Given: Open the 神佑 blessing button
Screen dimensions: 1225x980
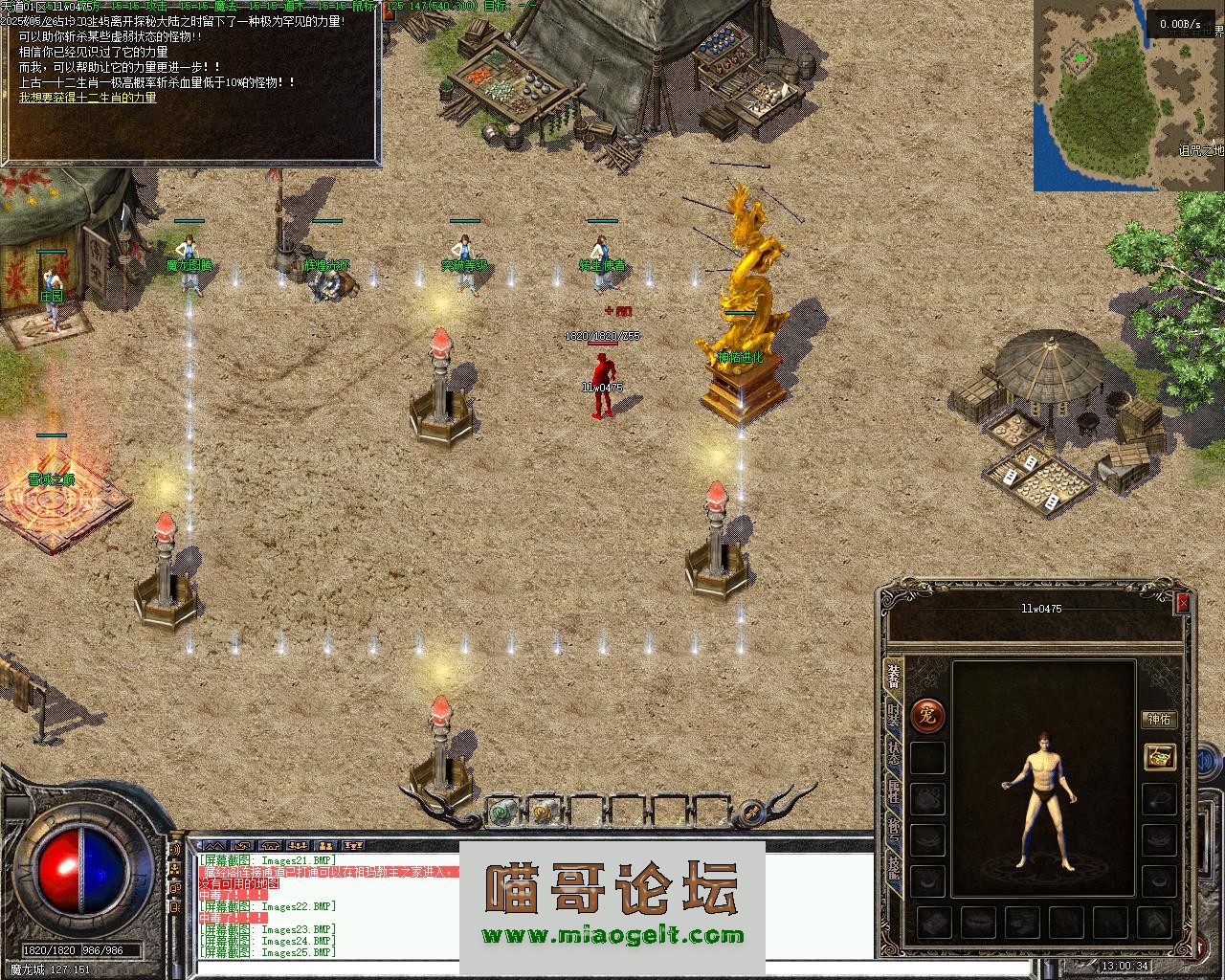Looking at the screenshot, I should [x=1159, y=720].
